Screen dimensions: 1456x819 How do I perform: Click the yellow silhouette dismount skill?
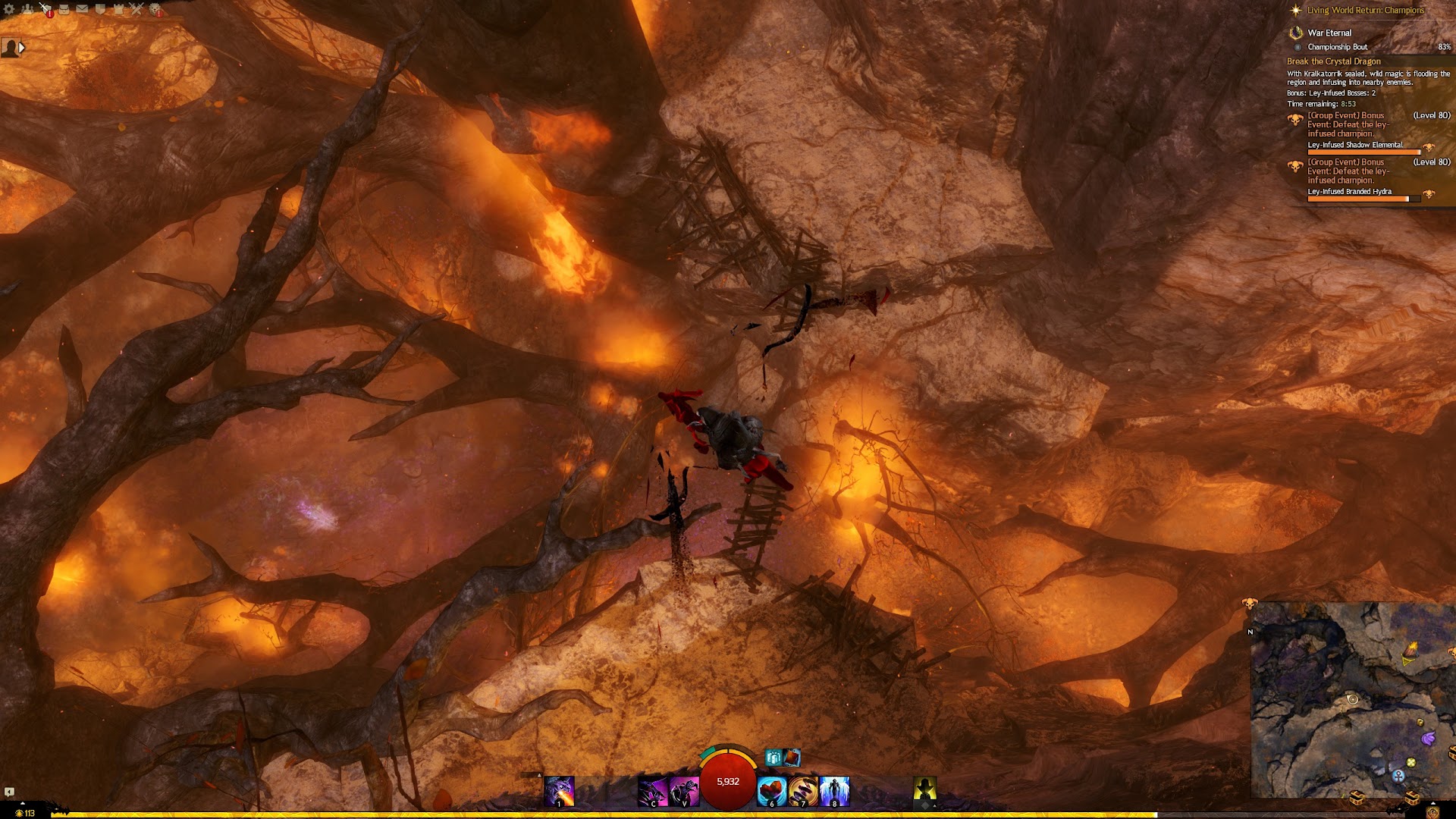[x=924, y=790]
